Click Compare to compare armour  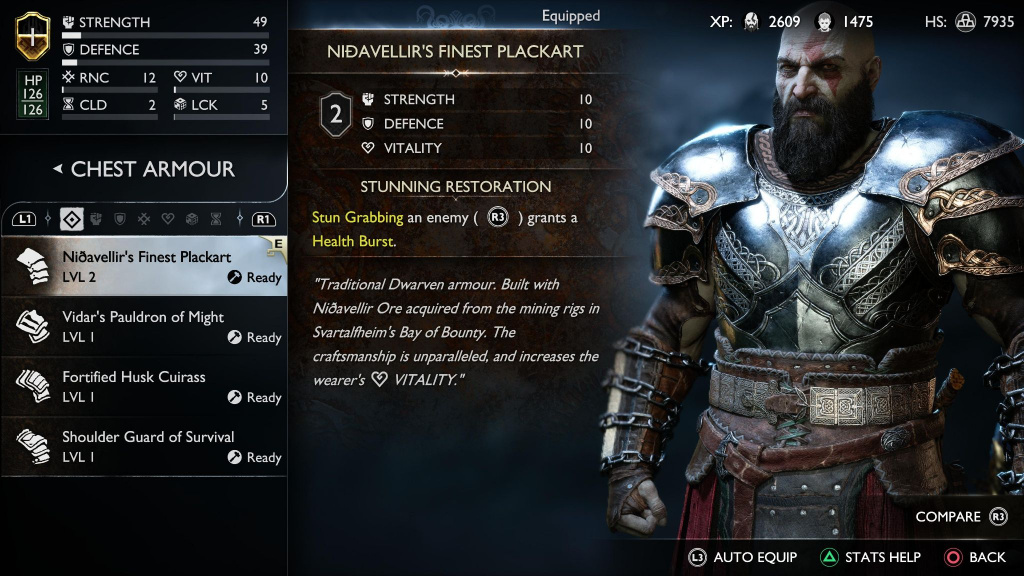click(x=960, y=517)
